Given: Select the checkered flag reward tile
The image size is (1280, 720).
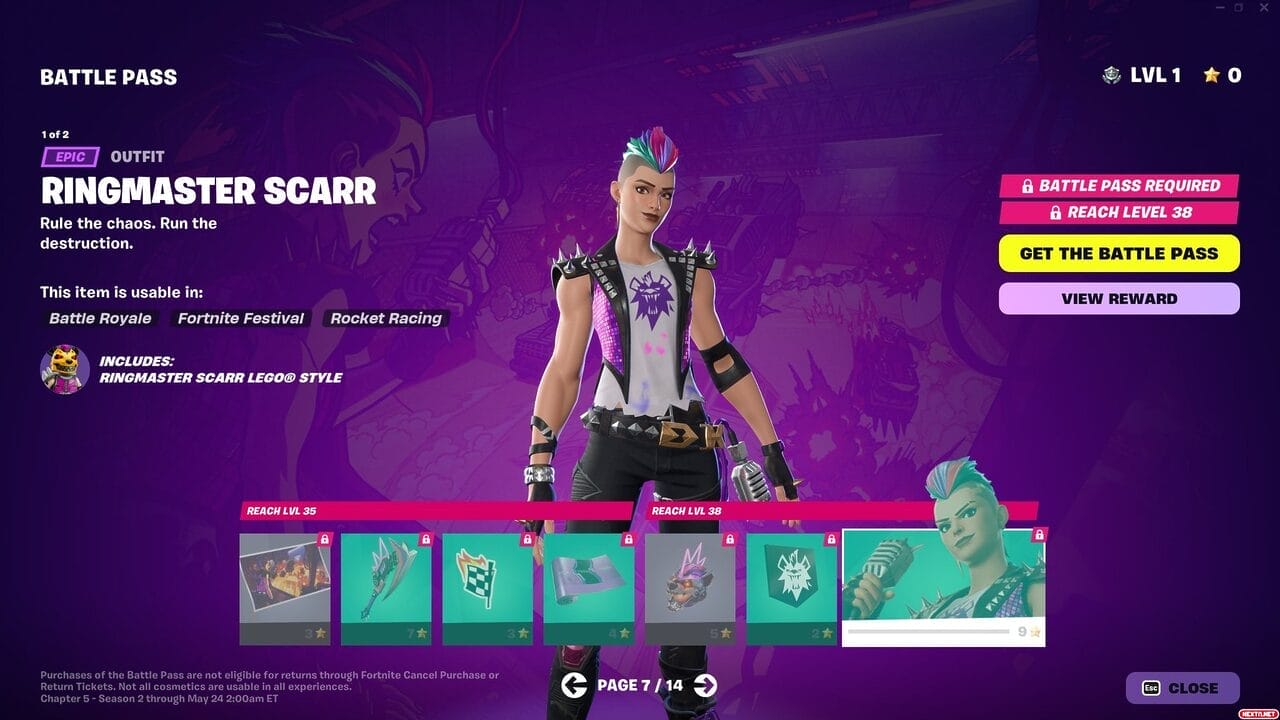Looking at the screenshot, I should [x=488, y=588].
